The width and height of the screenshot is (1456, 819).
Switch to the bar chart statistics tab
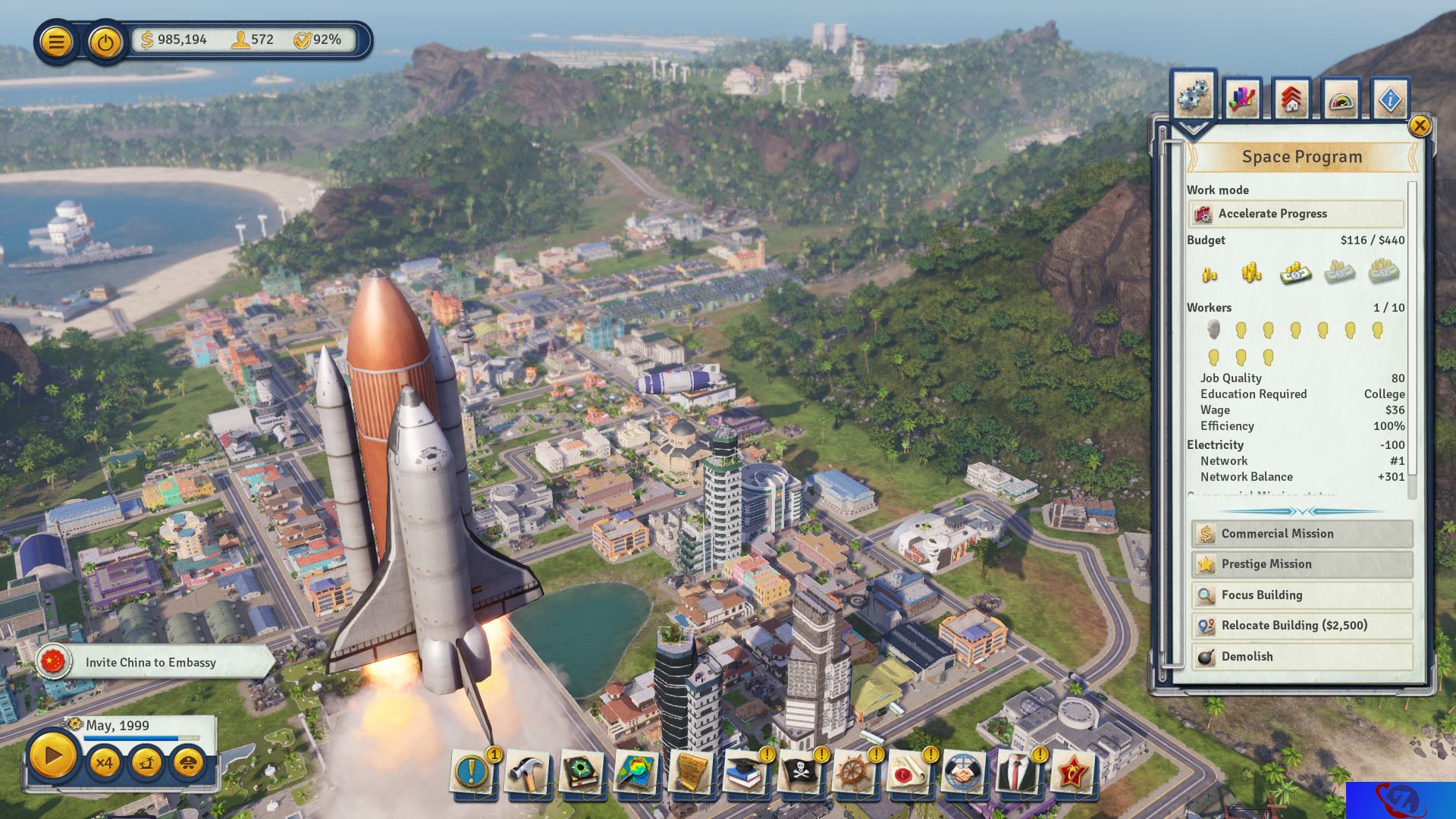1242,99
